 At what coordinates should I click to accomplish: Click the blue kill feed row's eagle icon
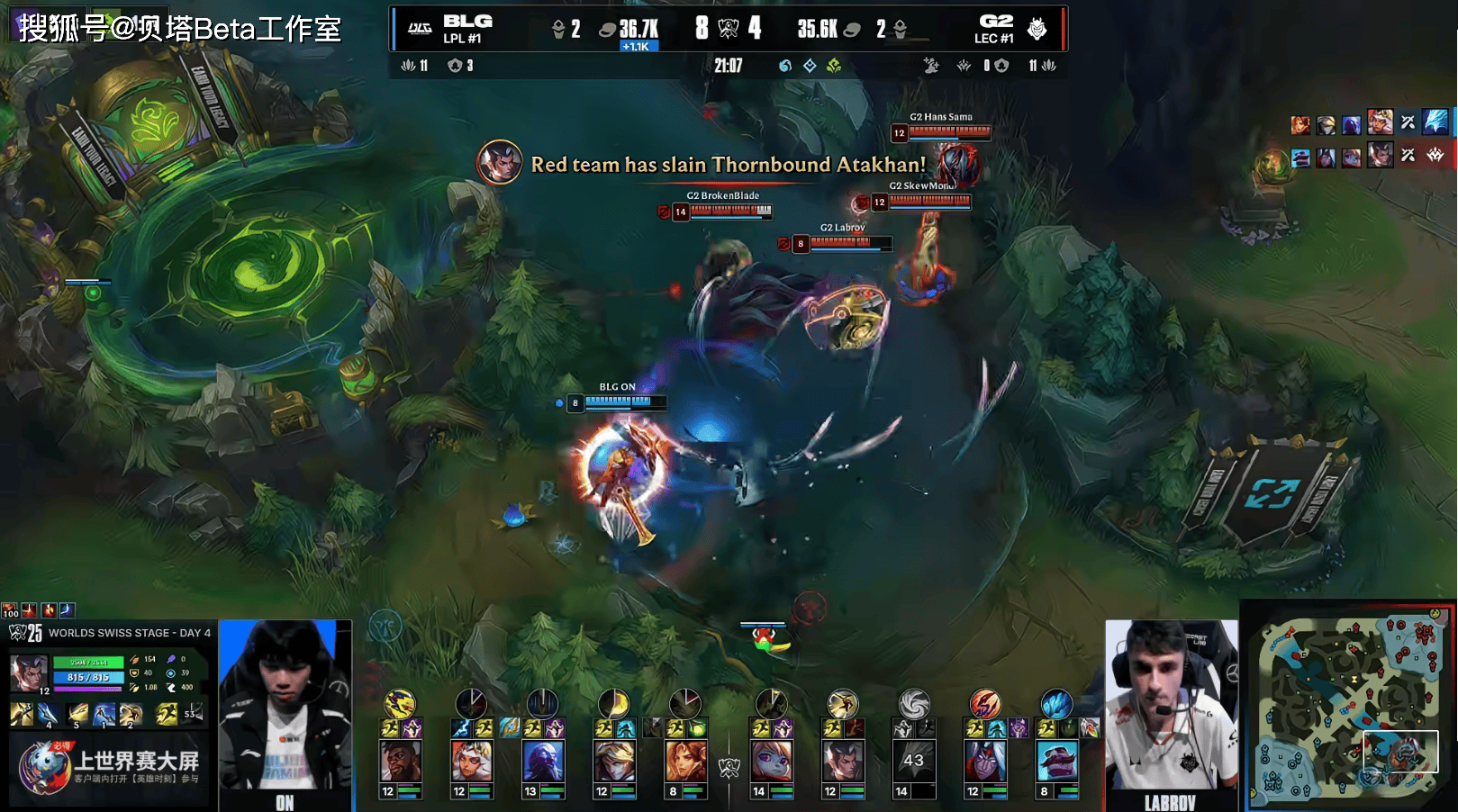[1435, 122]
